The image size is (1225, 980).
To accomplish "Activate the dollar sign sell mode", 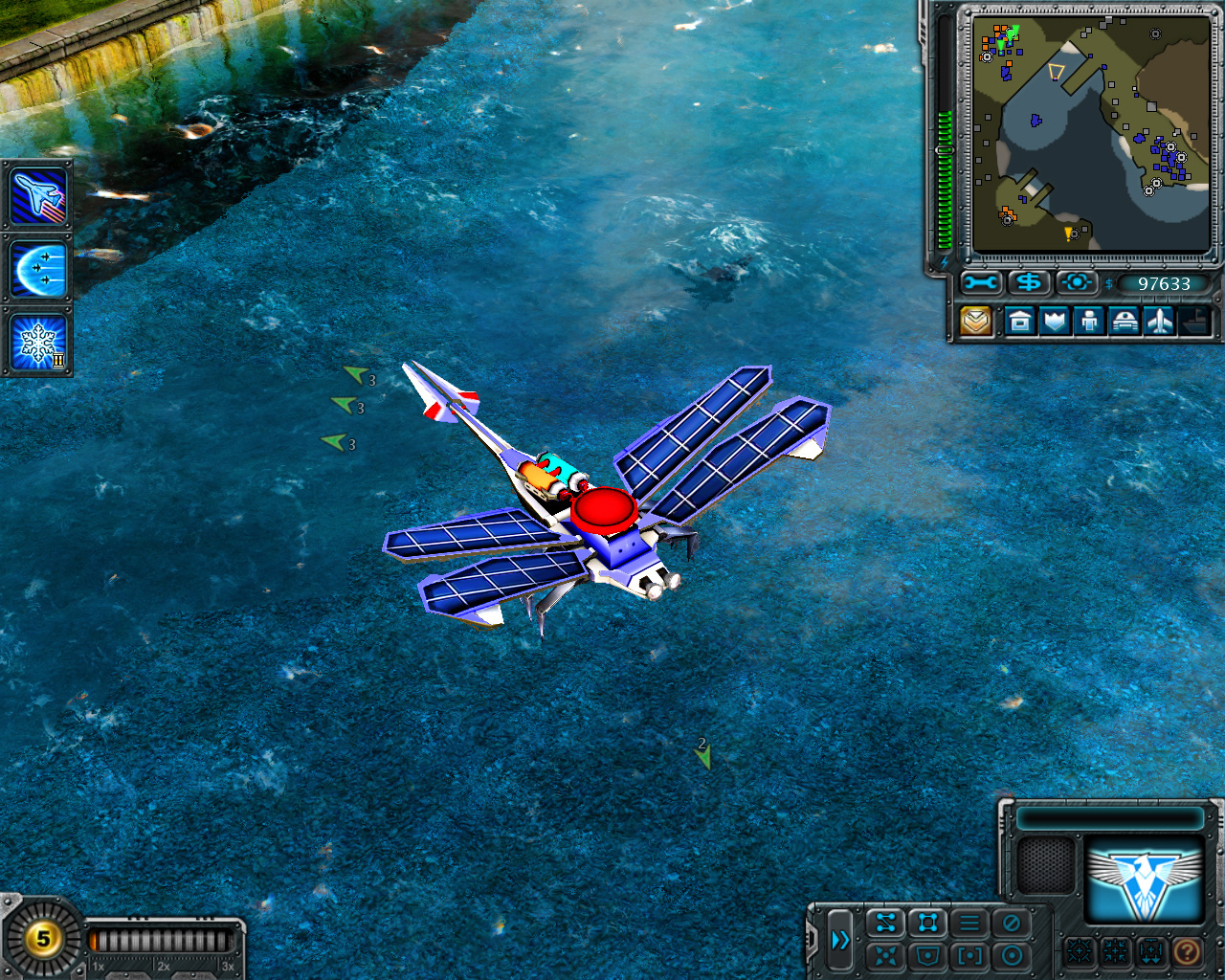I will coord(1029,283).
